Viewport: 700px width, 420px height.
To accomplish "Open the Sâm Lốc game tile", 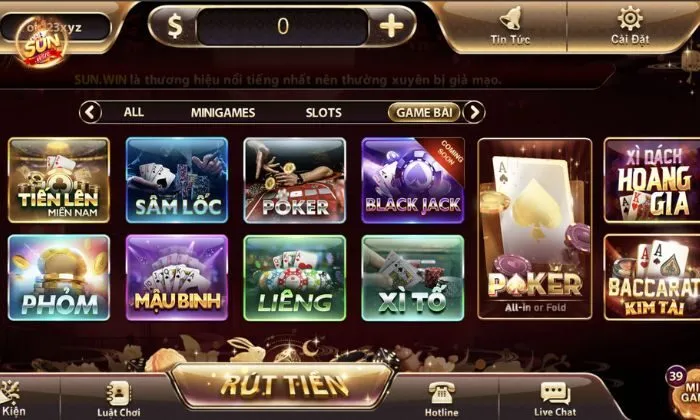I will (177, 180).
